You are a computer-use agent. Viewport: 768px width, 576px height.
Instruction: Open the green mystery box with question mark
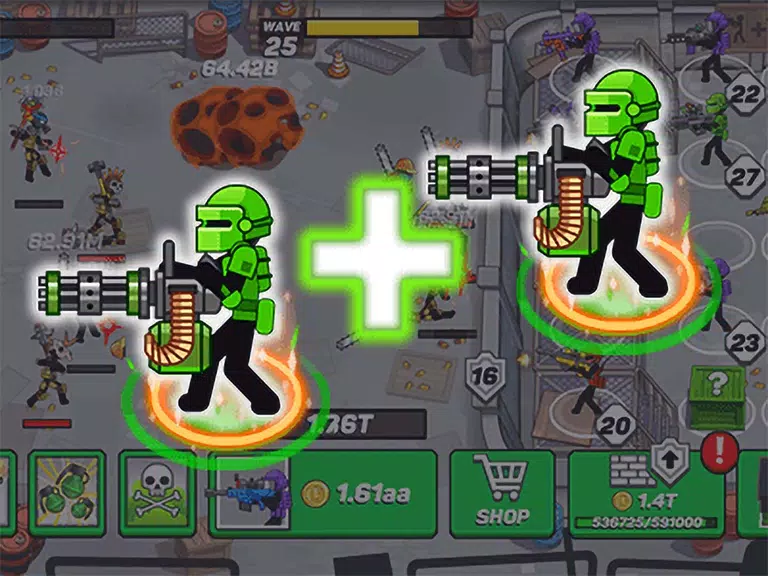717,394
